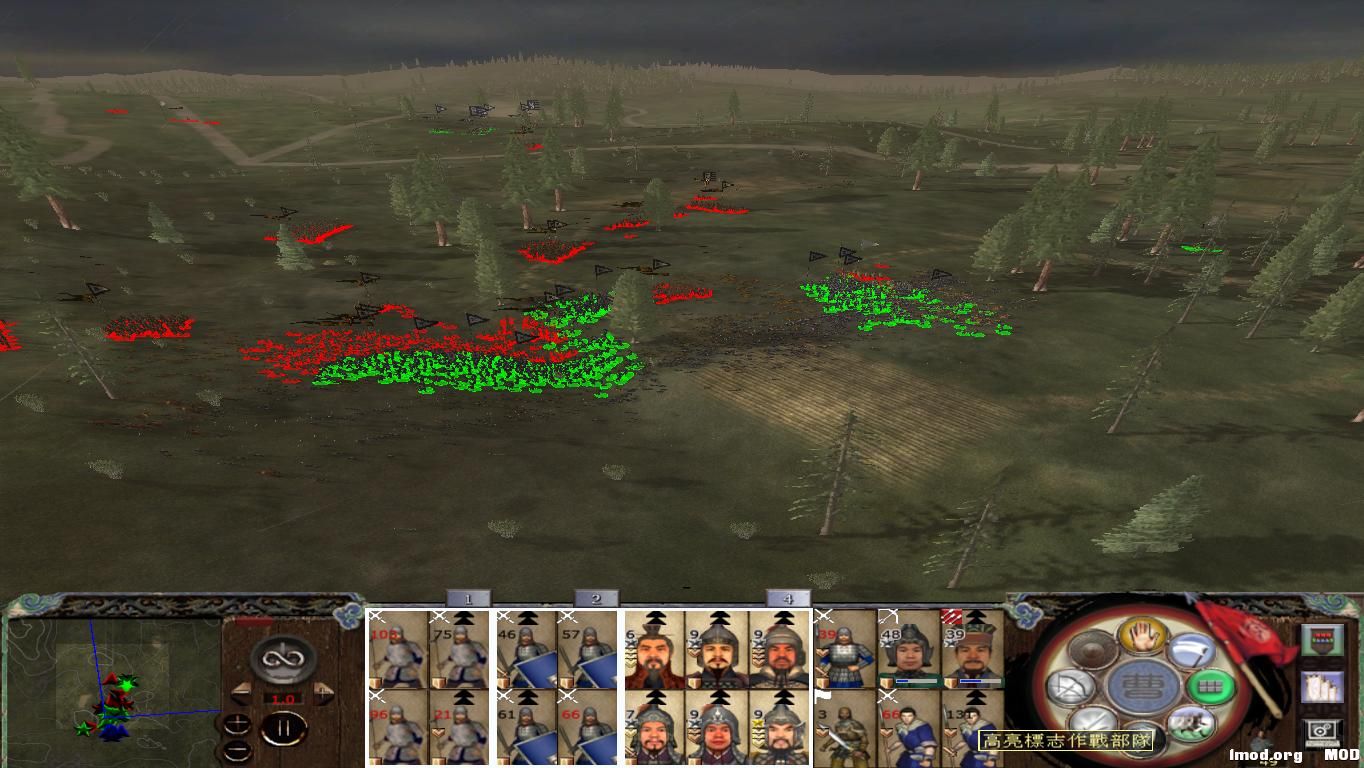The width and height of the screenshot is (1364, 768).
Task: Select the halberd attack order icon
Action: point(1192,650)
